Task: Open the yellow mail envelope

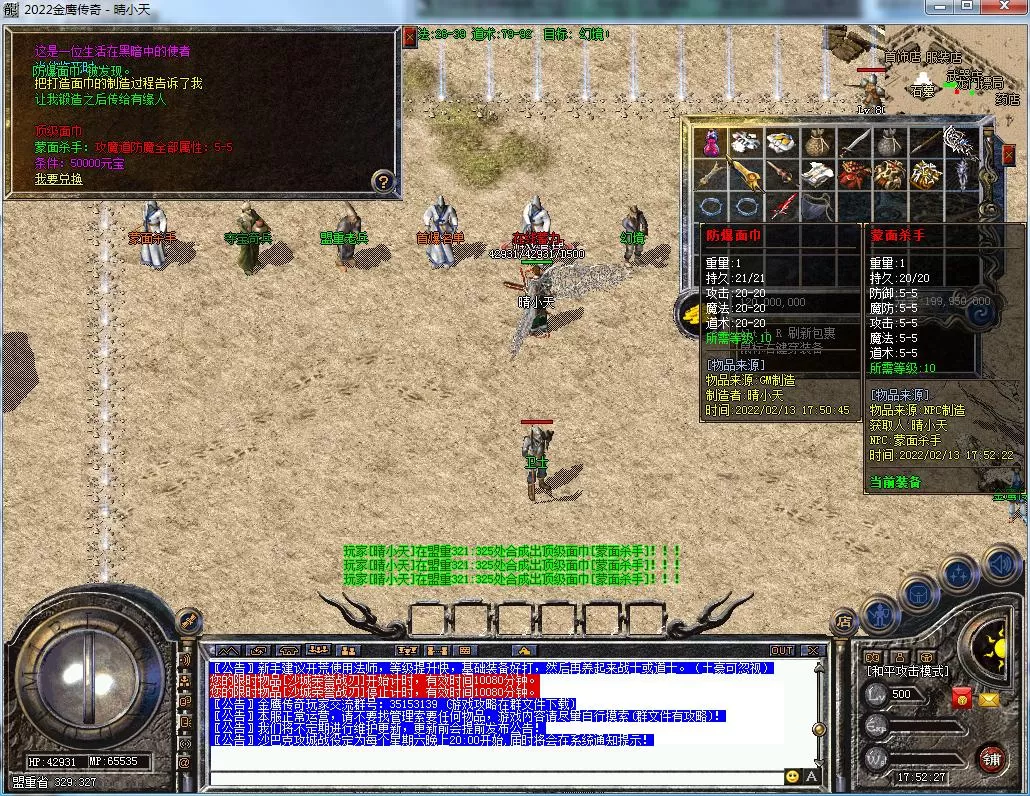Action: (x=989, y=699)
